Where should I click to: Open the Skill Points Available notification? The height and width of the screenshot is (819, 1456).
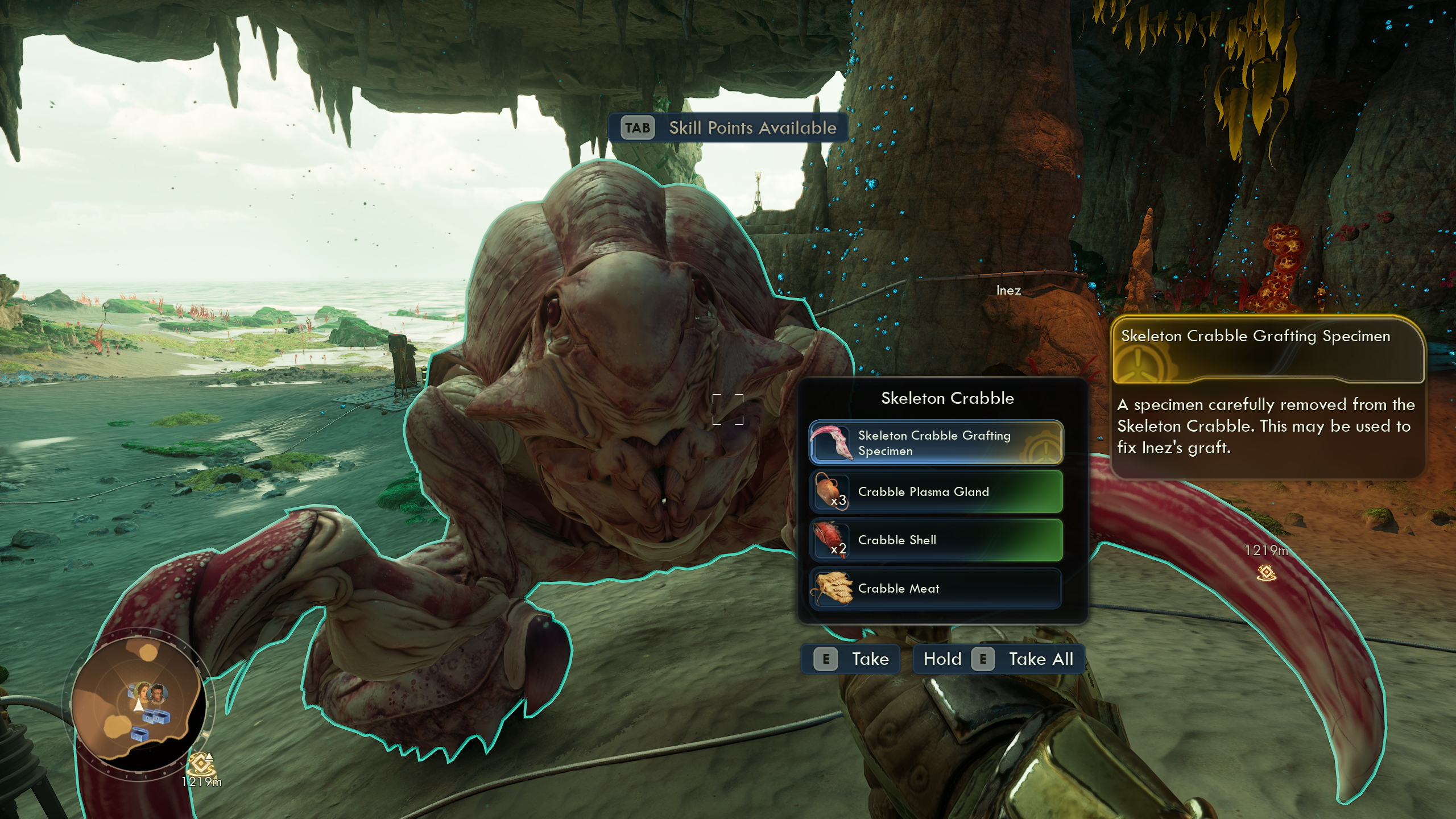728,128
